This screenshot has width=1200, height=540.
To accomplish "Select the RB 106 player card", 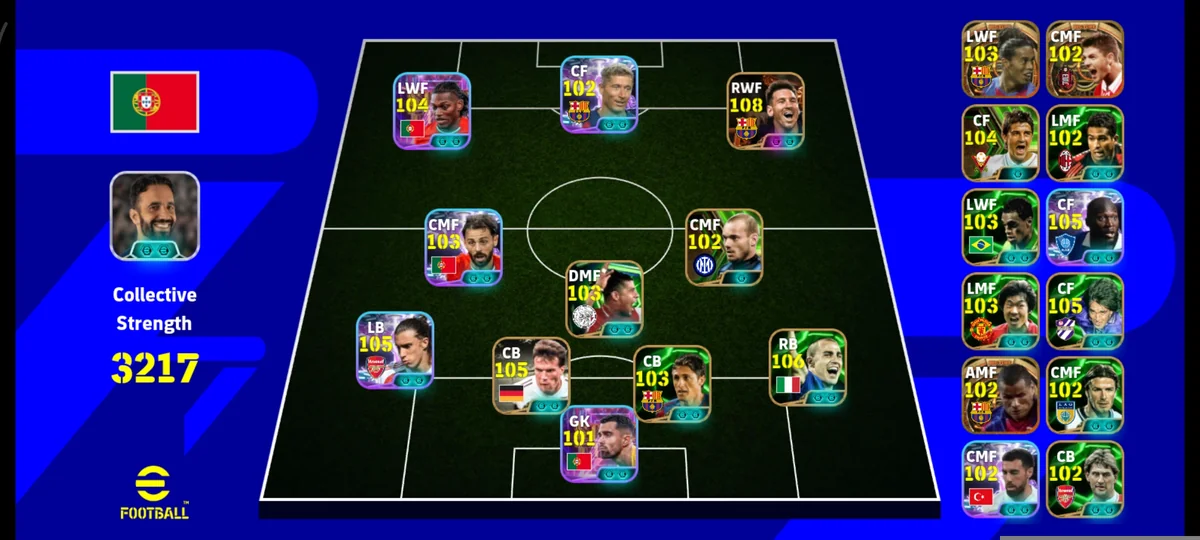I will pos(807,367).
